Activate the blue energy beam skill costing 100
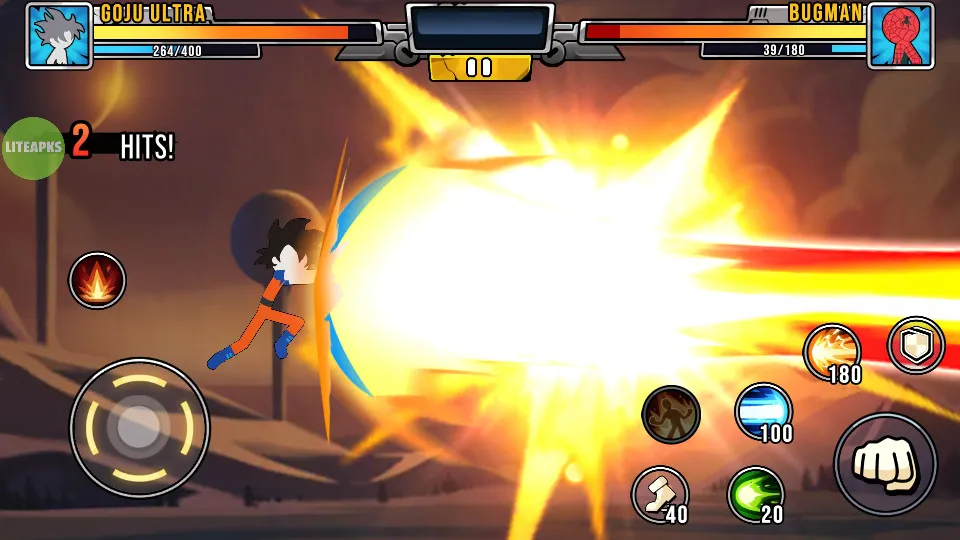Image resolution: width=960 pixels, height=540 pixels. pos(763,410)
